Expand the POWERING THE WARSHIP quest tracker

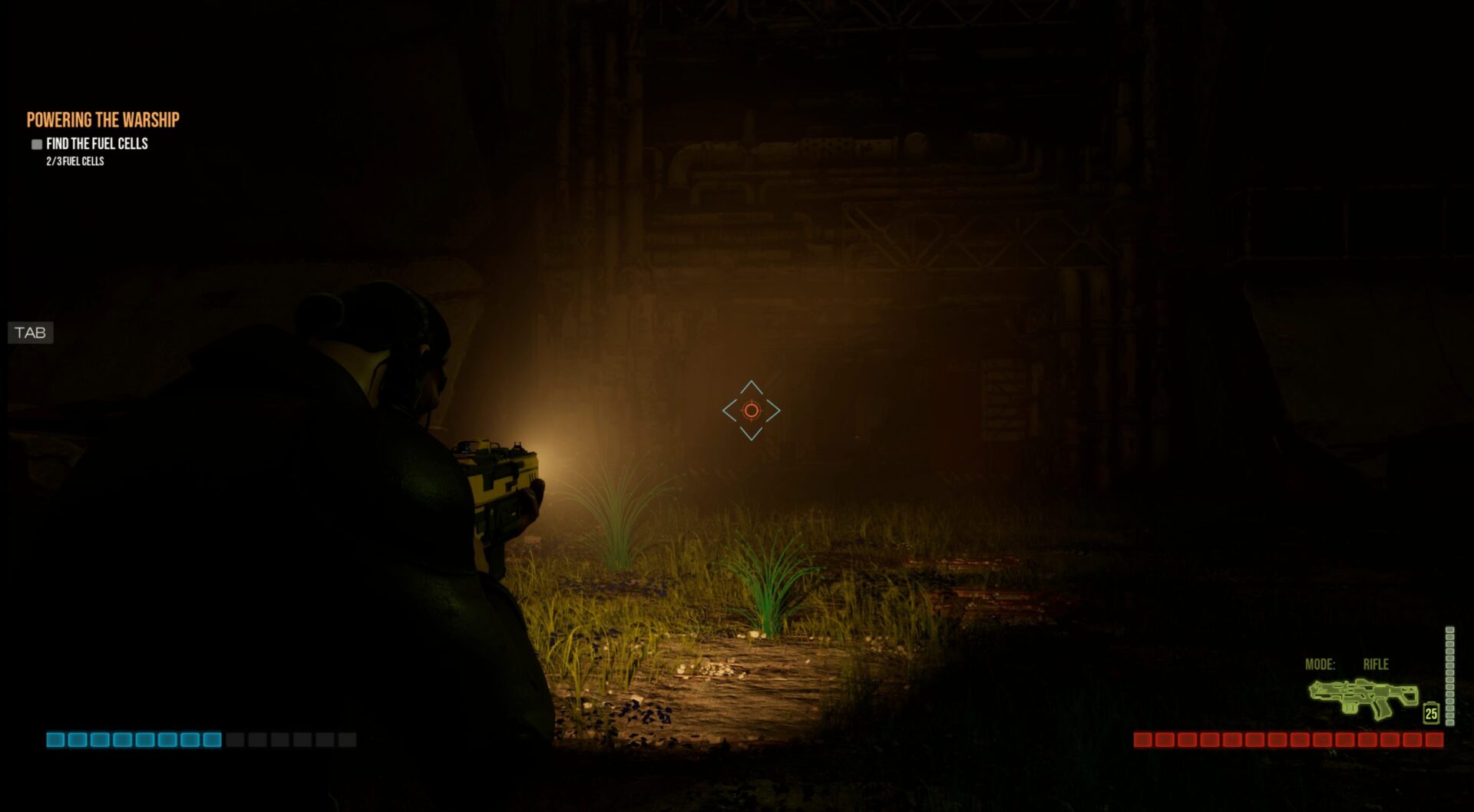pos(103,120)
